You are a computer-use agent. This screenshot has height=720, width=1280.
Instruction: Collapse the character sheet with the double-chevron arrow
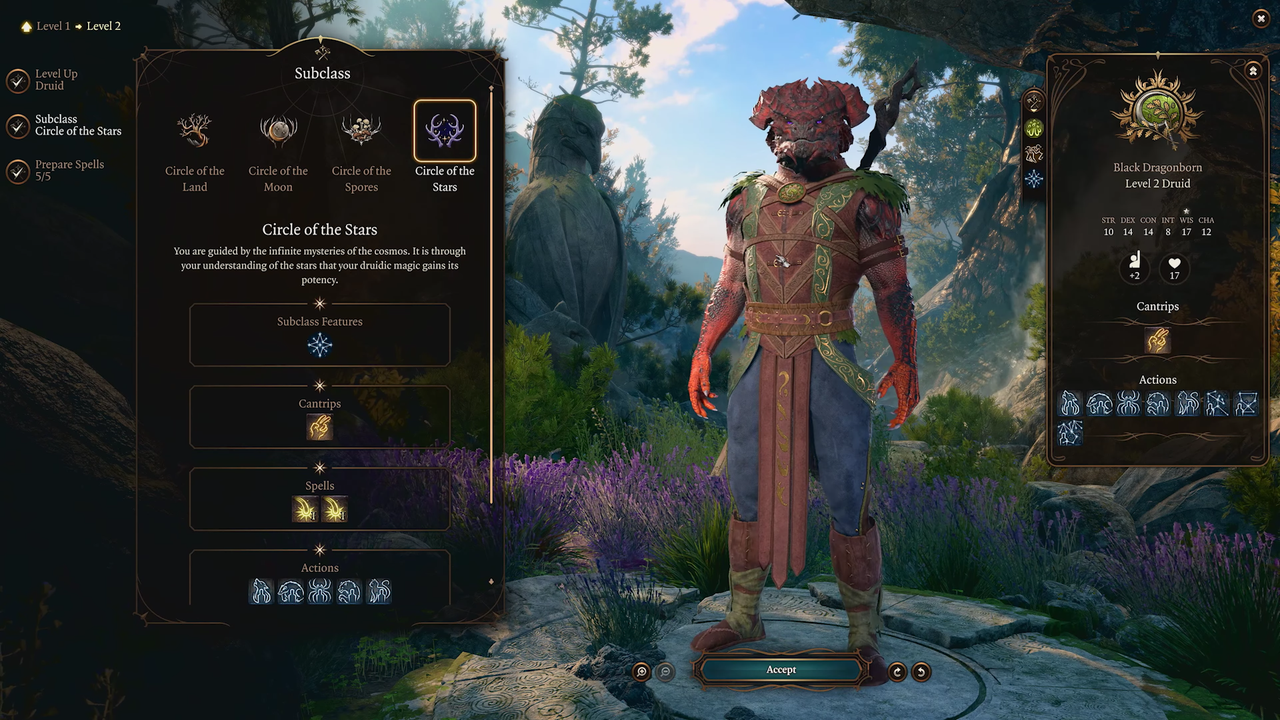1253,71
